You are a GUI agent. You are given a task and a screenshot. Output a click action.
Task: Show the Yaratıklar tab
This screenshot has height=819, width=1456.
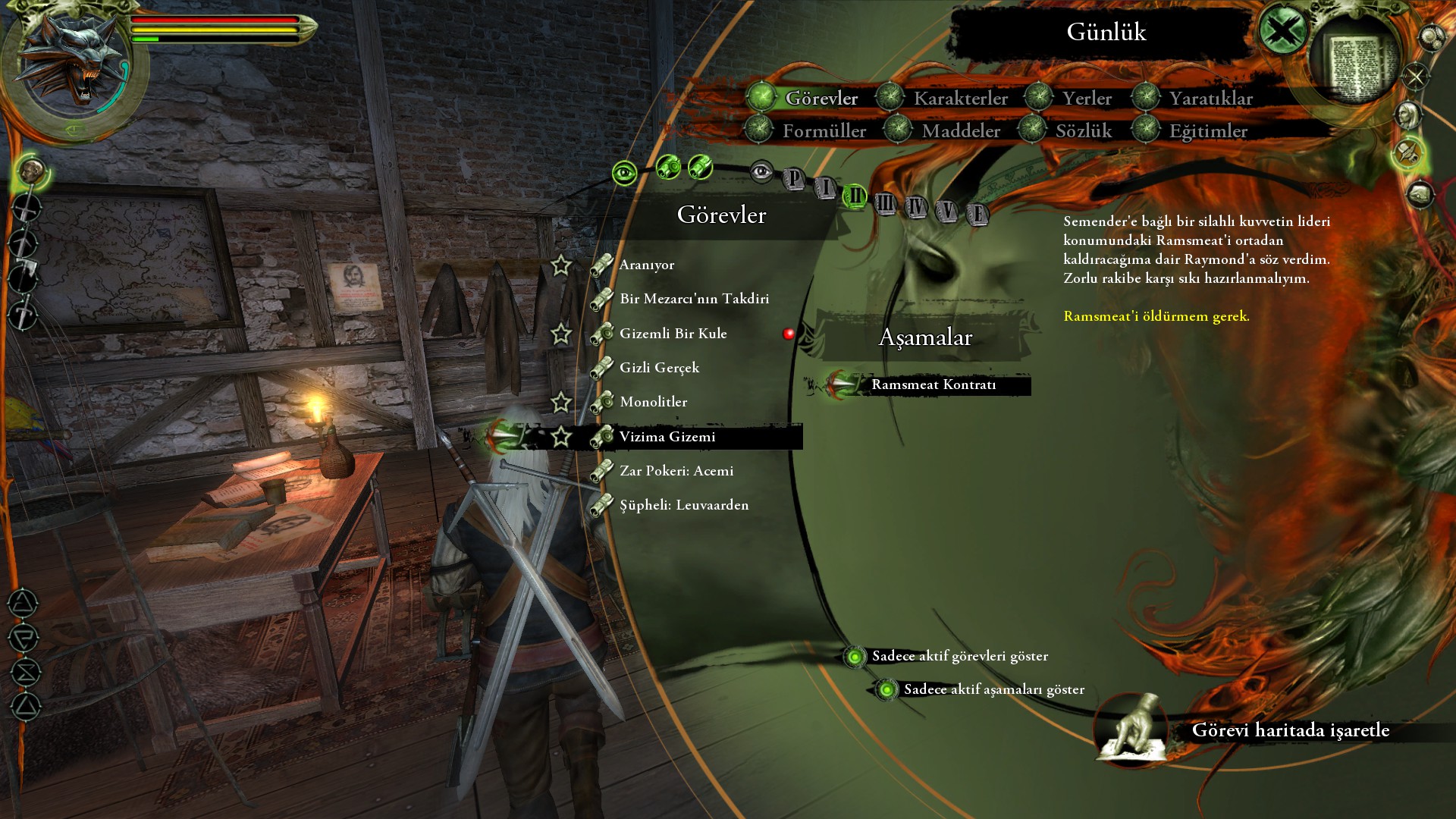click(1210, 99)
